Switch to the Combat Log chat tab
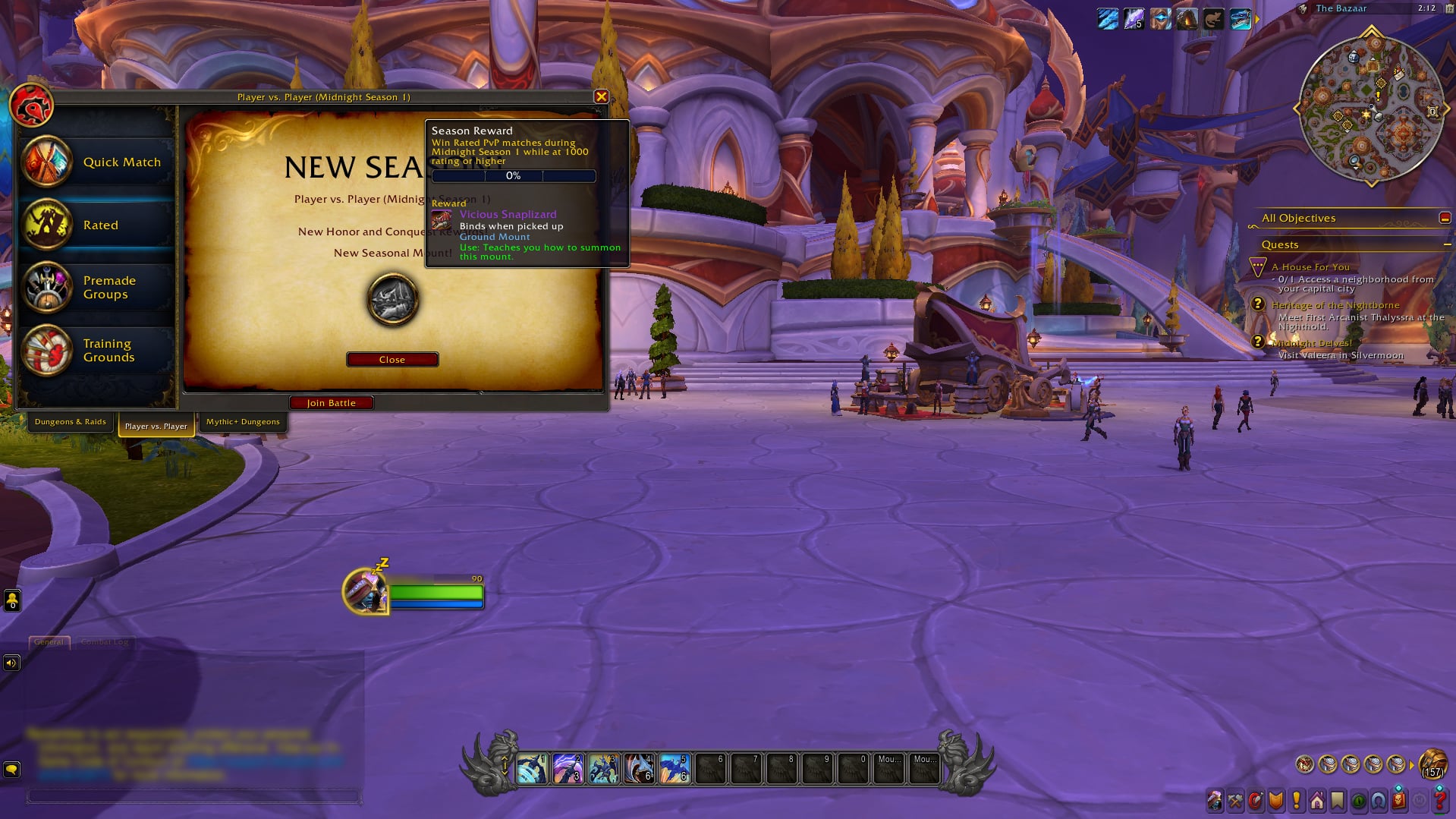 (105, 642)
